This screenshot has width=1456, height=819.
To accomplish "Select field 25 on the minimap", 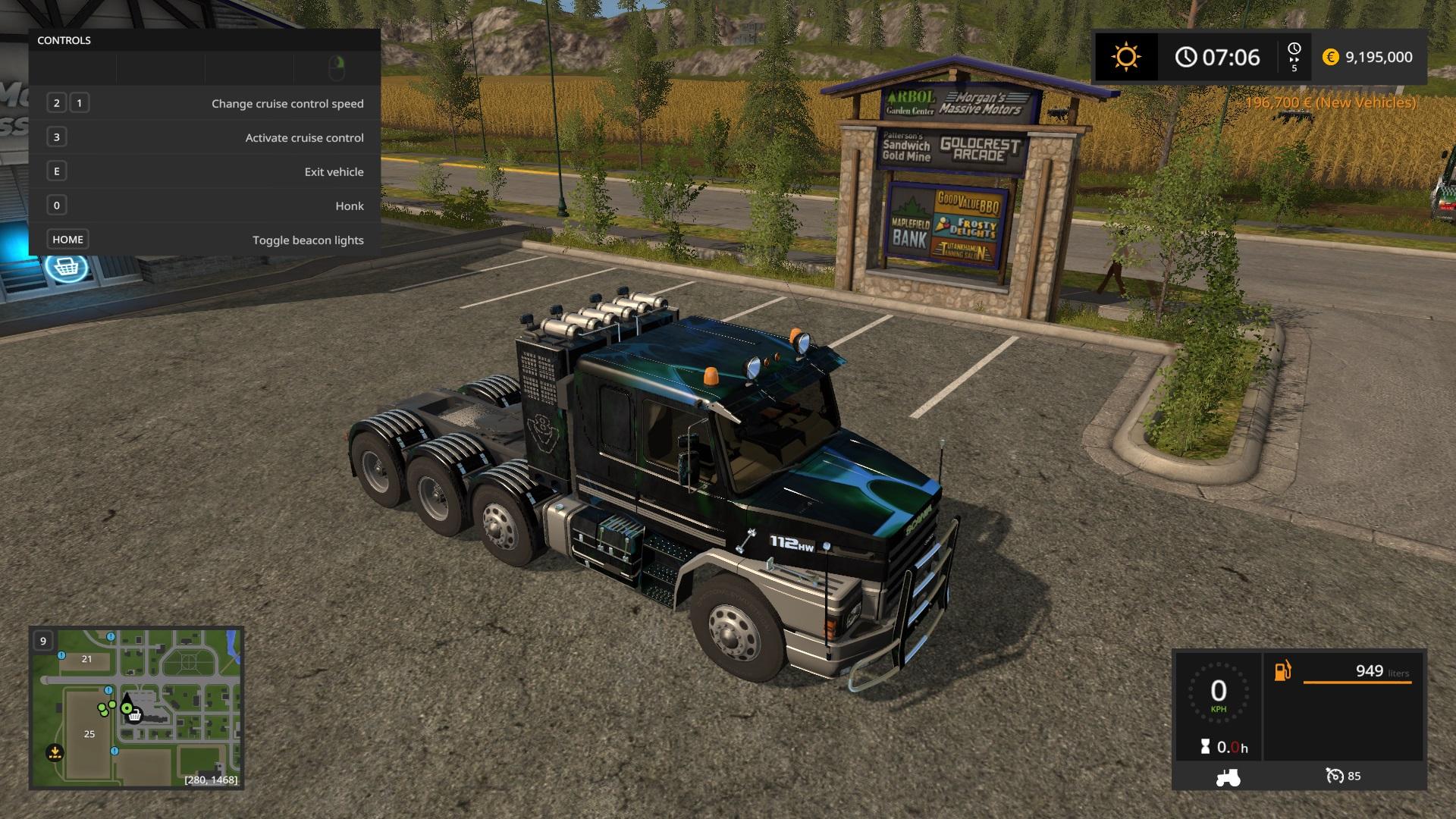I will pos(89,734).
